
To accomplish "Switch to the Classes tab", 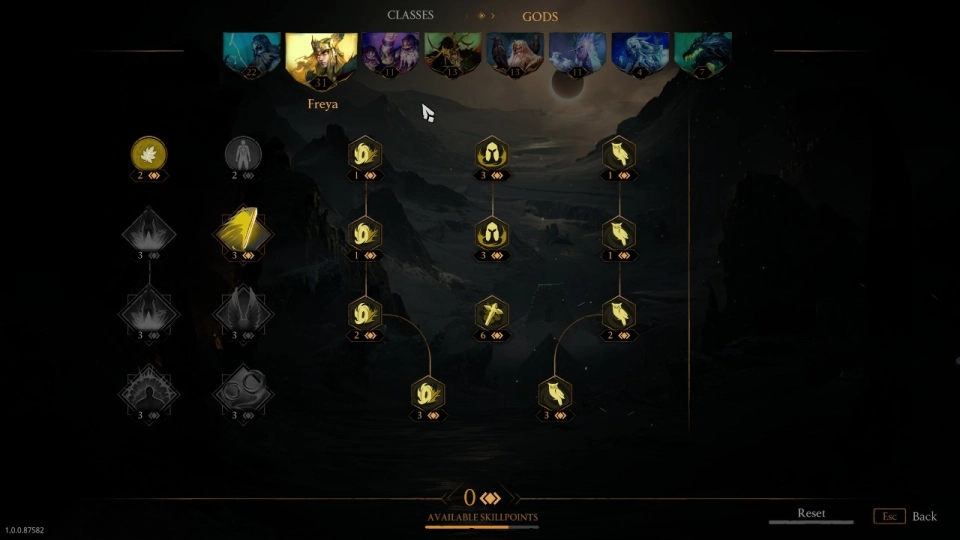I will (410, 16).
